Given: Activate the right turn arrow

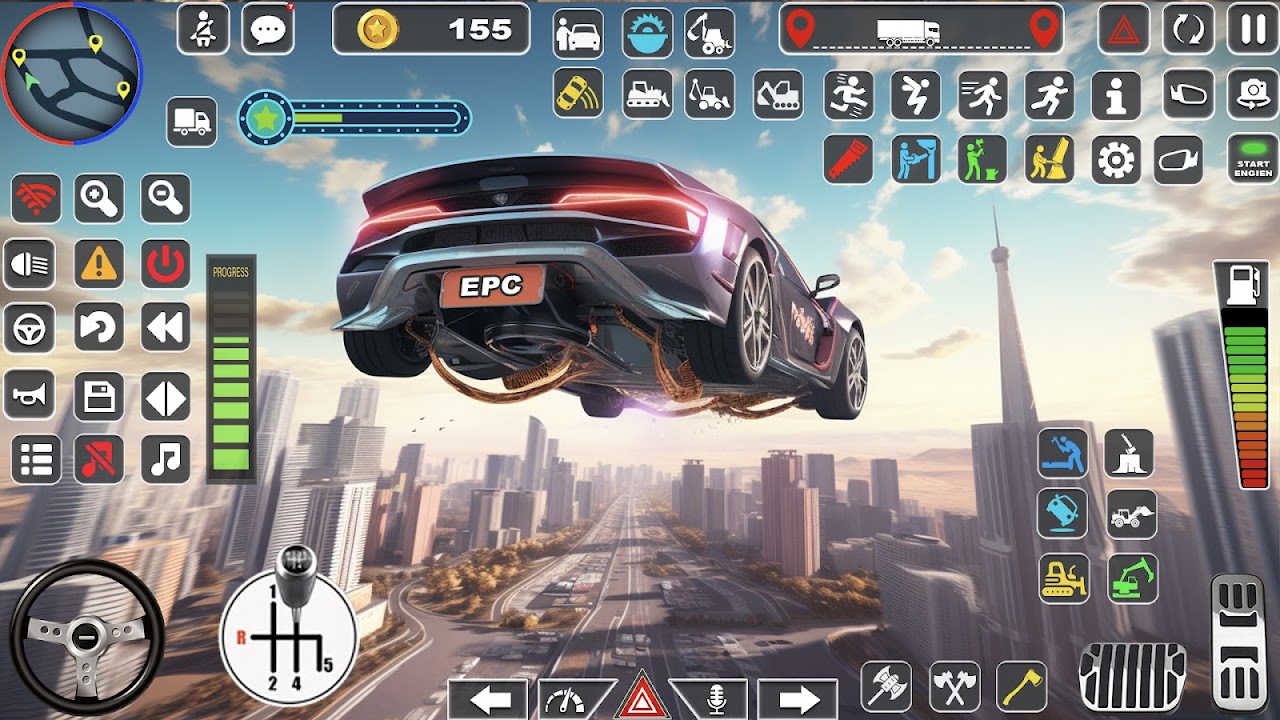Looking at the screenshot, I should tap(797, 699).
